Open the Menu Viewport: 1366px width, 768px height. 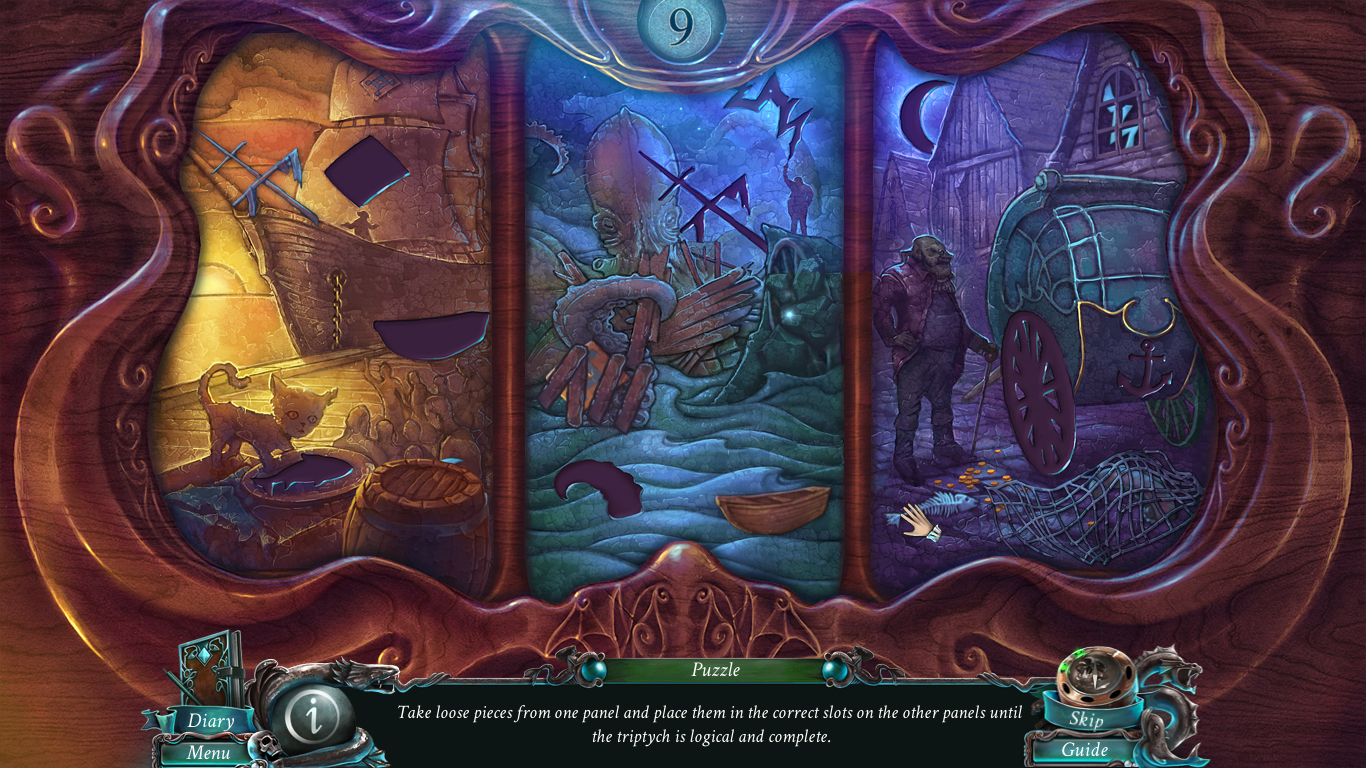point(207,751)
